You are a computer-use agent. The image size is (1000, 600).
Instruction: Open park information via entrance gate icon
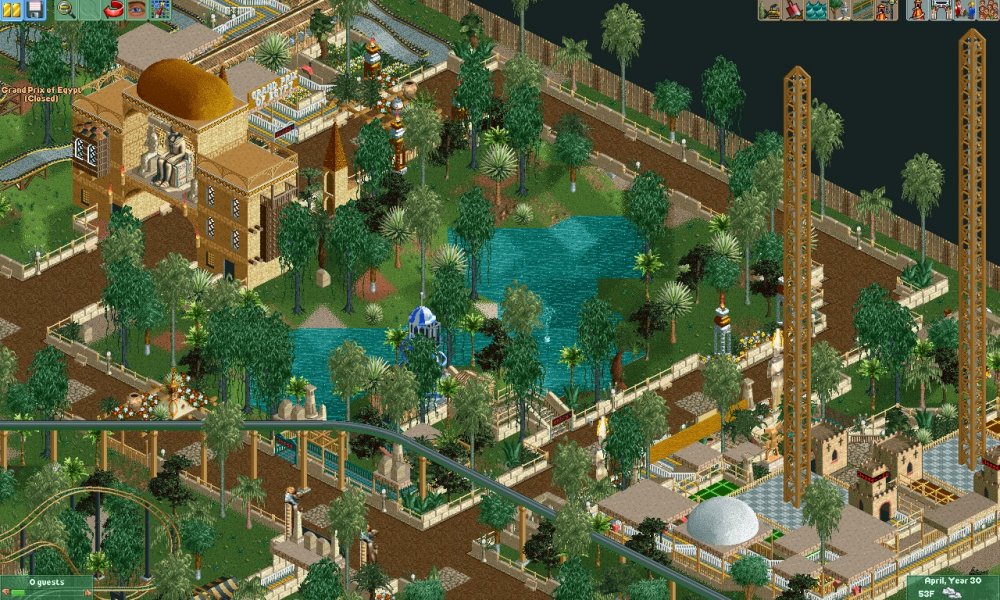(x=941, y=10)
